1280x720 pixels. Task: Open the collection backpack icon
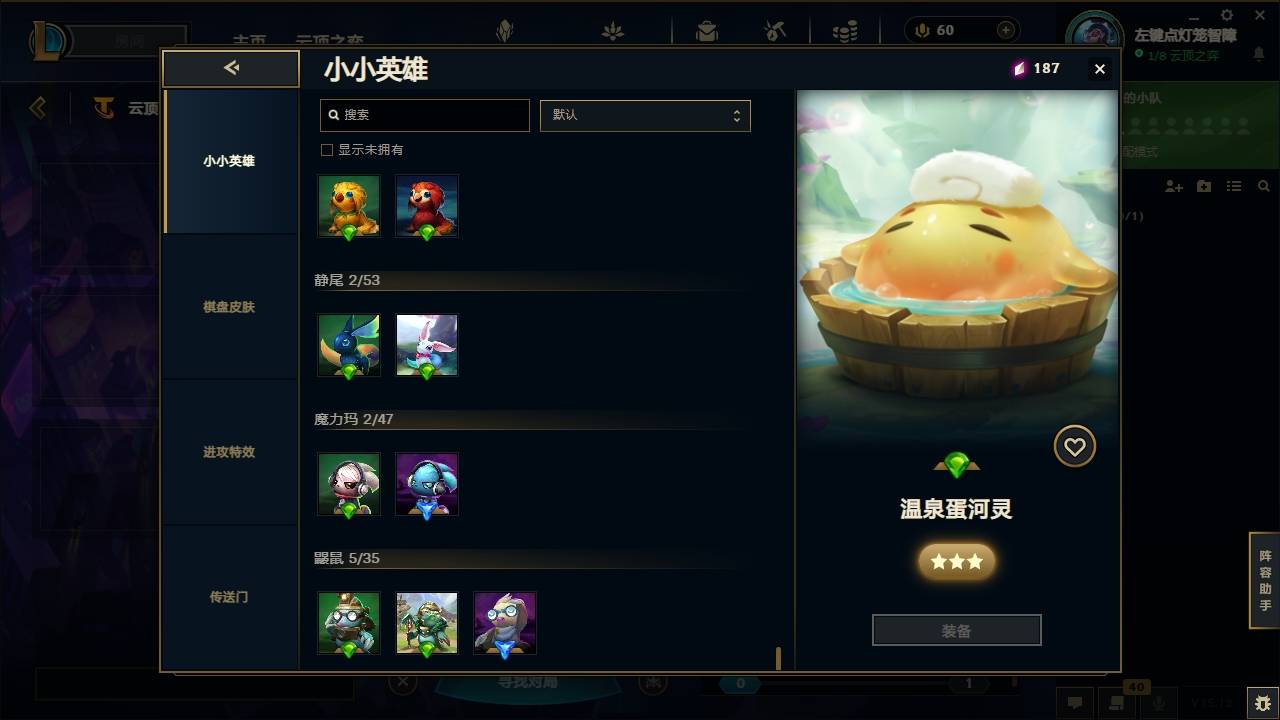click(706, 31)
